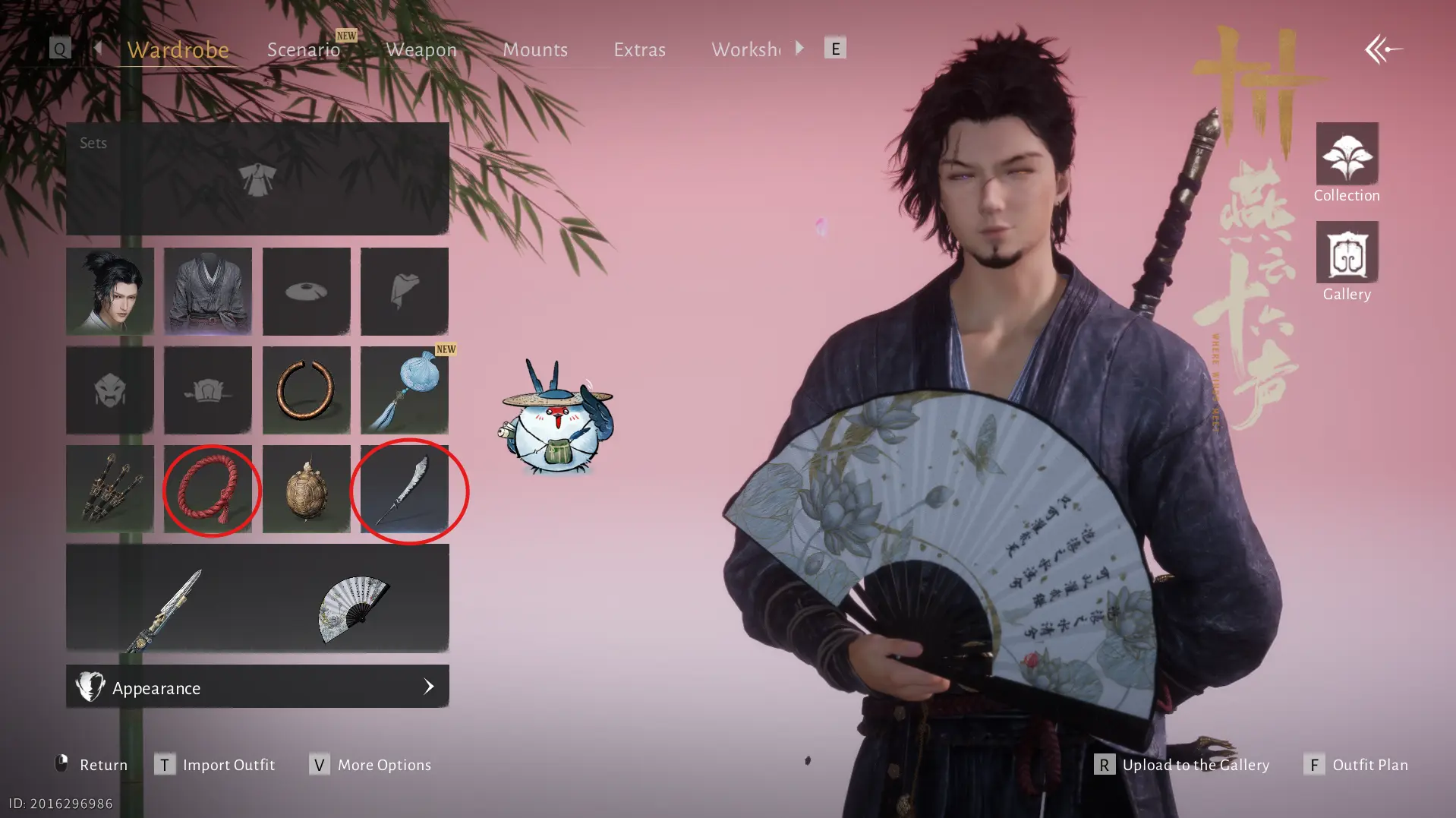Open the Workshop tab

[745, 49]
